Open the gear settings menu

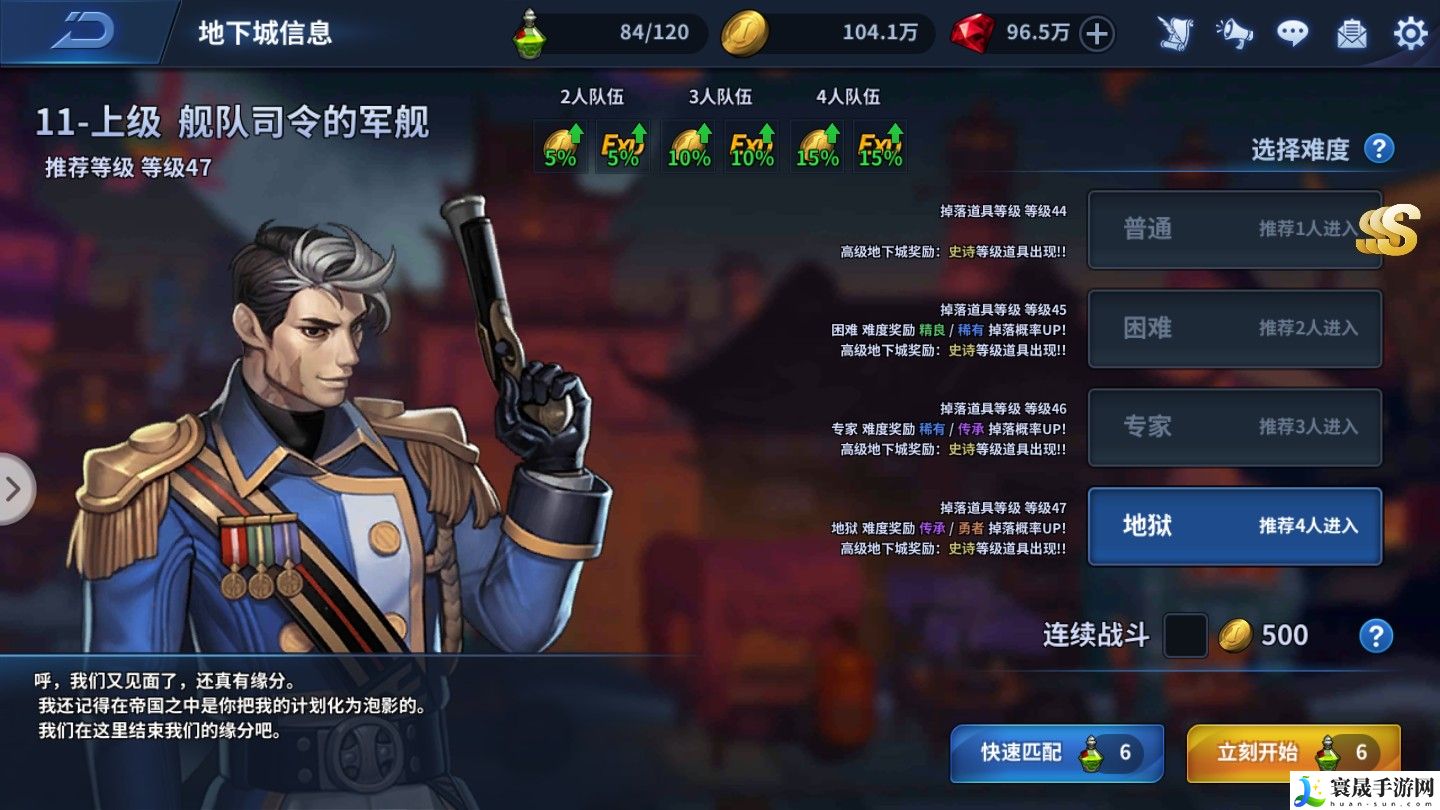pos(1410,34)
